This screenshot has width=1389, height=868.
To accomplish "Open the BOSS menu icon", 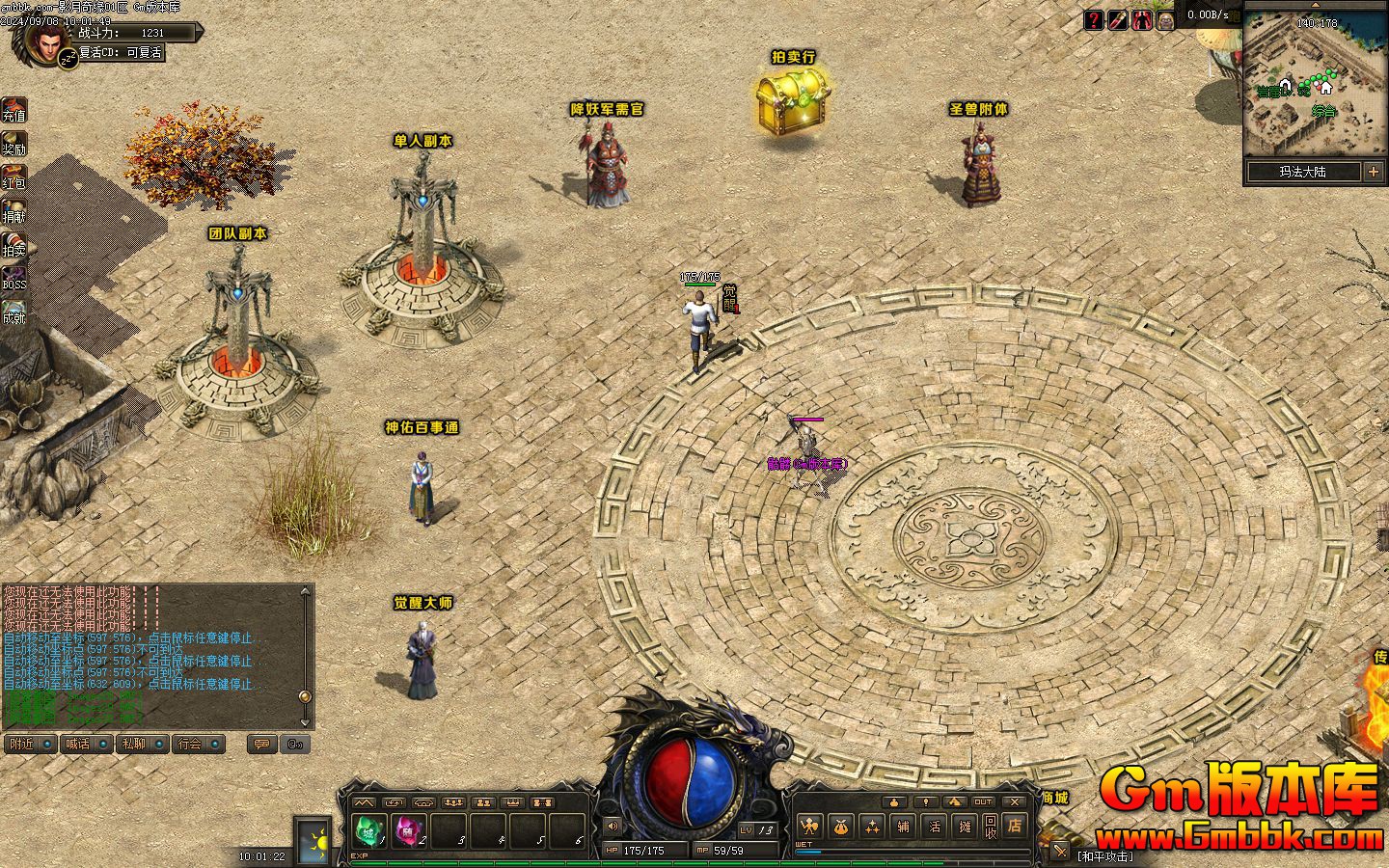I will (x=14, y=278).
